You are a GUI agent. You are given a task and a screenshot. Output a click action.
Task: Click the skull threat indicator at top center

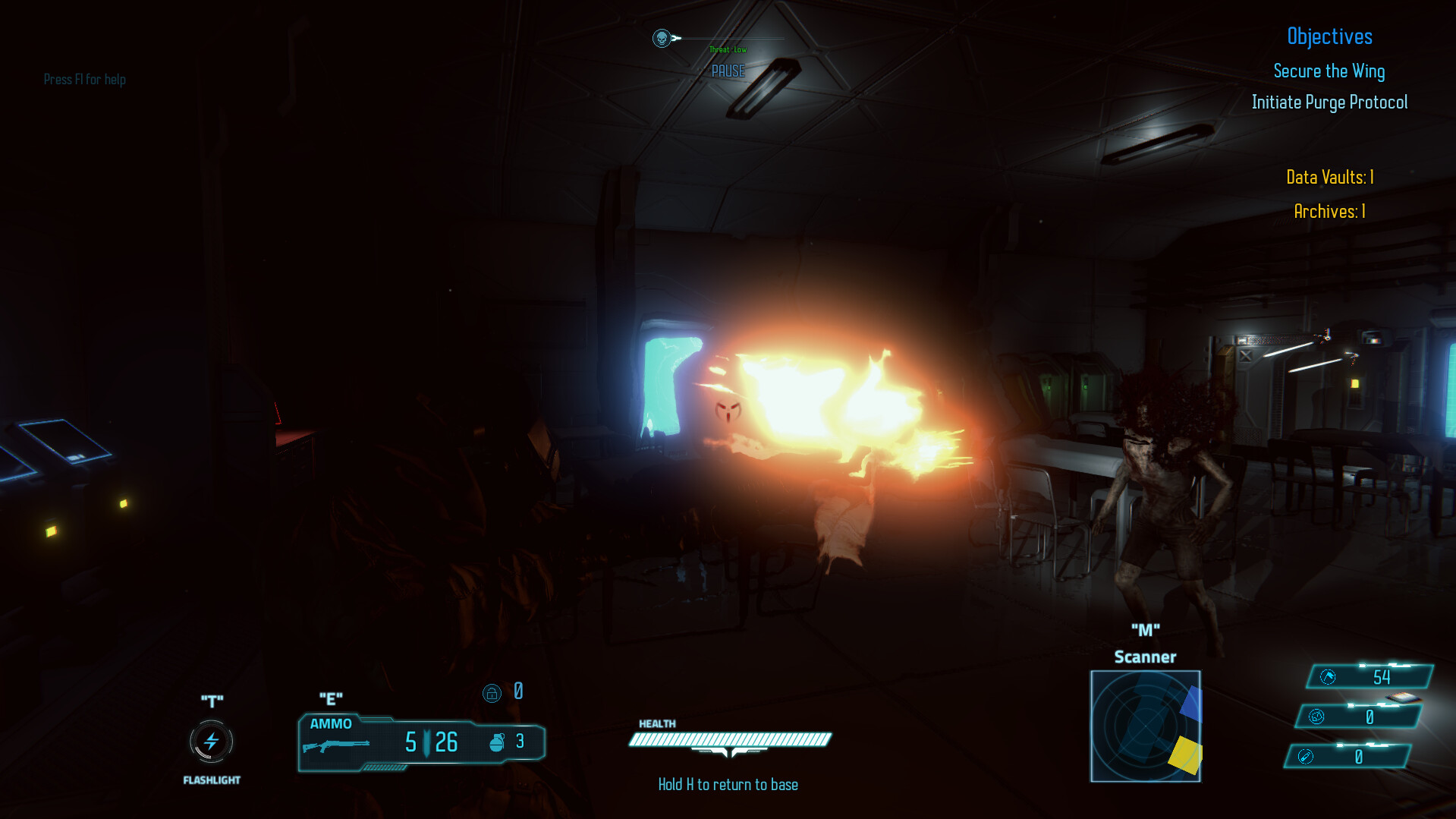click(661, 37)
